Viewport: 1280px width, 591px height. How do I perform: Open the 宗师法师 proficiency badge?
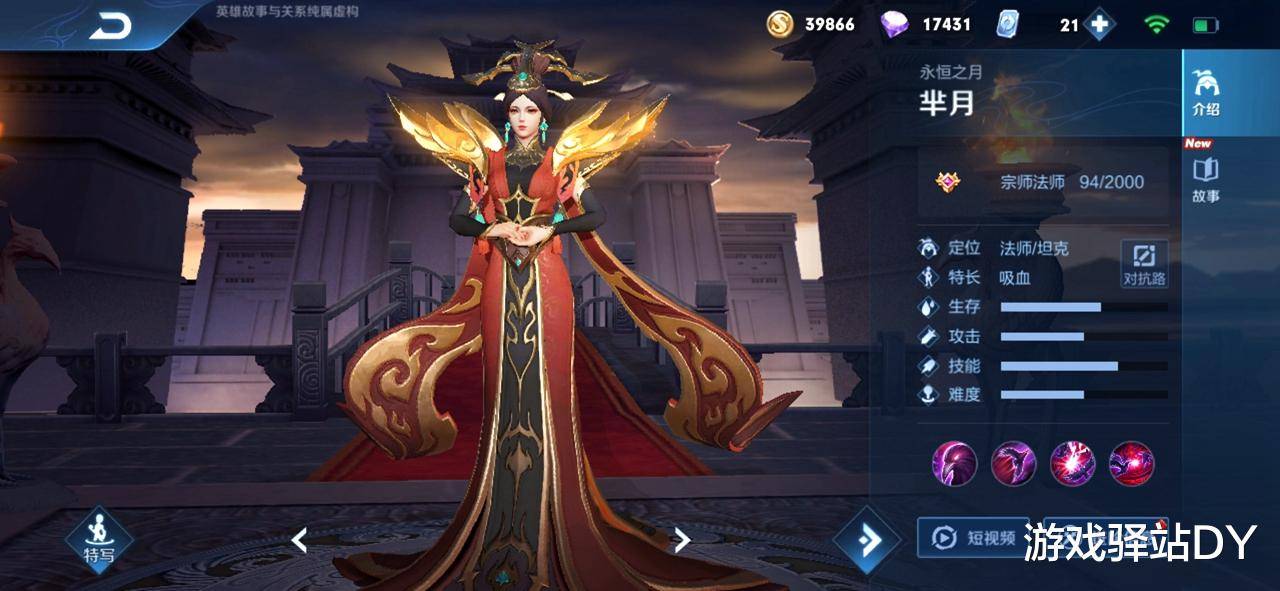pos(948,182)
